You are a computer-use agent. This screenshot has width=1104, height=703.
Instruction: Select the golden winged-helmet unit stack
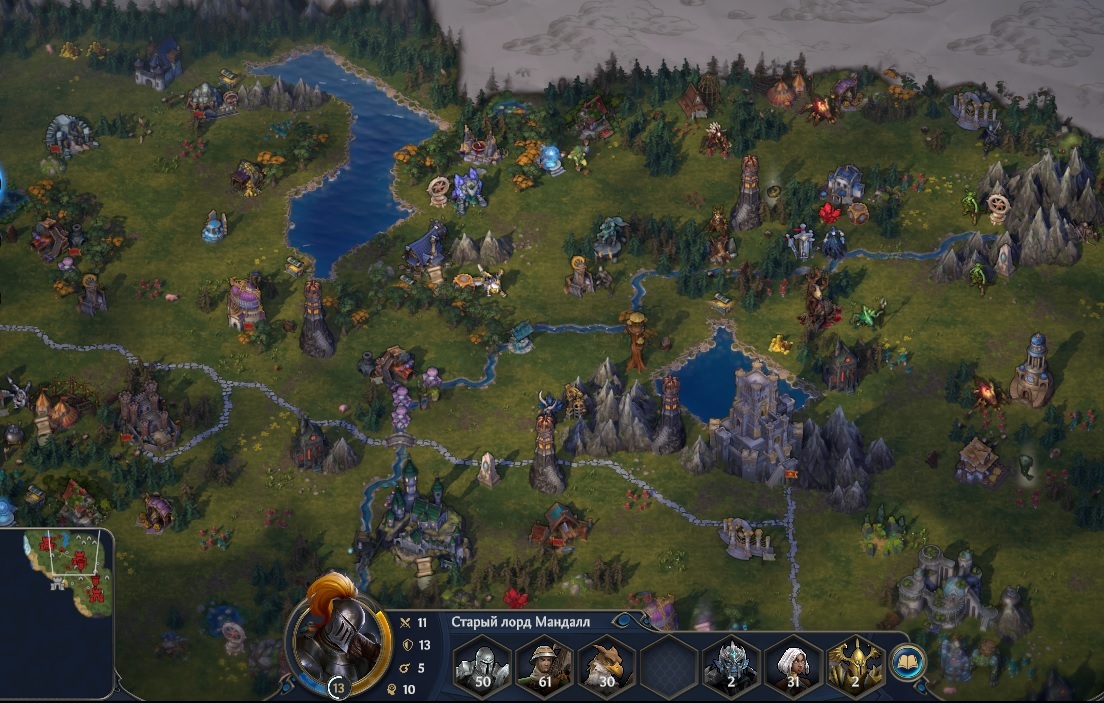[855, 665]
